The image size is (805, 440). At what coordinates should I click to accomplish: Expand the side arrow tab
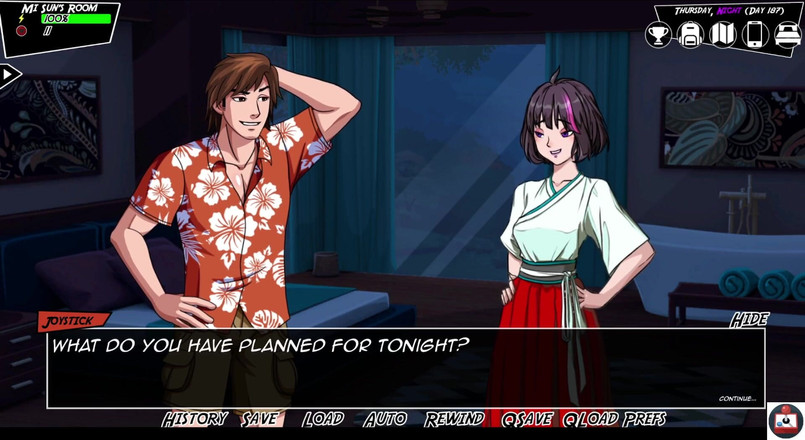(x=9, y=74)
